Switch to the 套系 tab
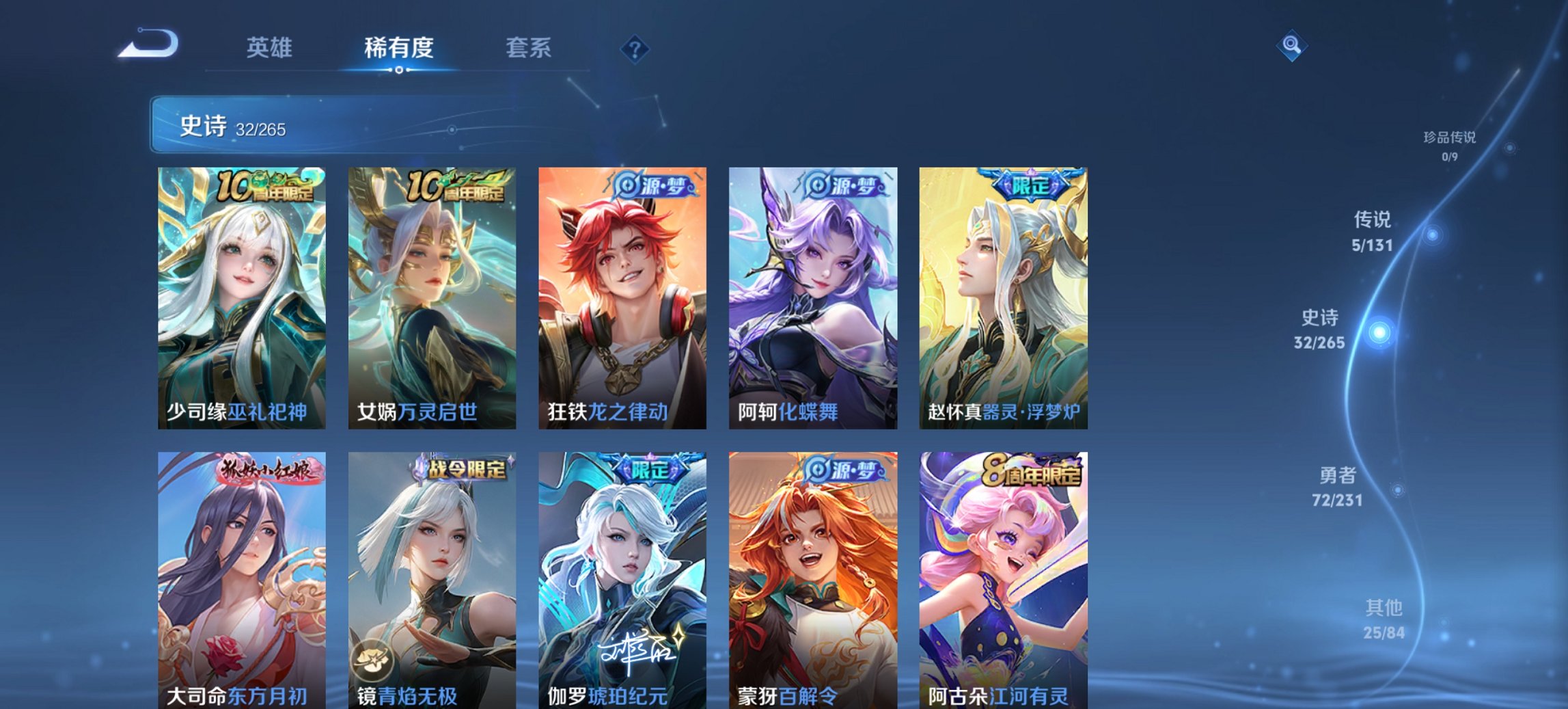 click(x=529, y=48)
